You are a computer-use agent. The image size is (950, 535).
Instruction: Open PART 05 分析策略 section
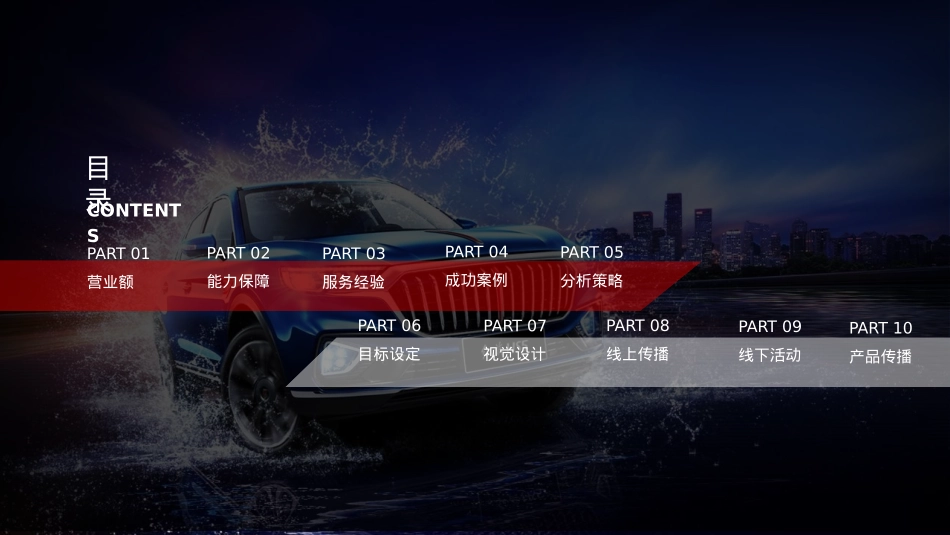(591, 281)
